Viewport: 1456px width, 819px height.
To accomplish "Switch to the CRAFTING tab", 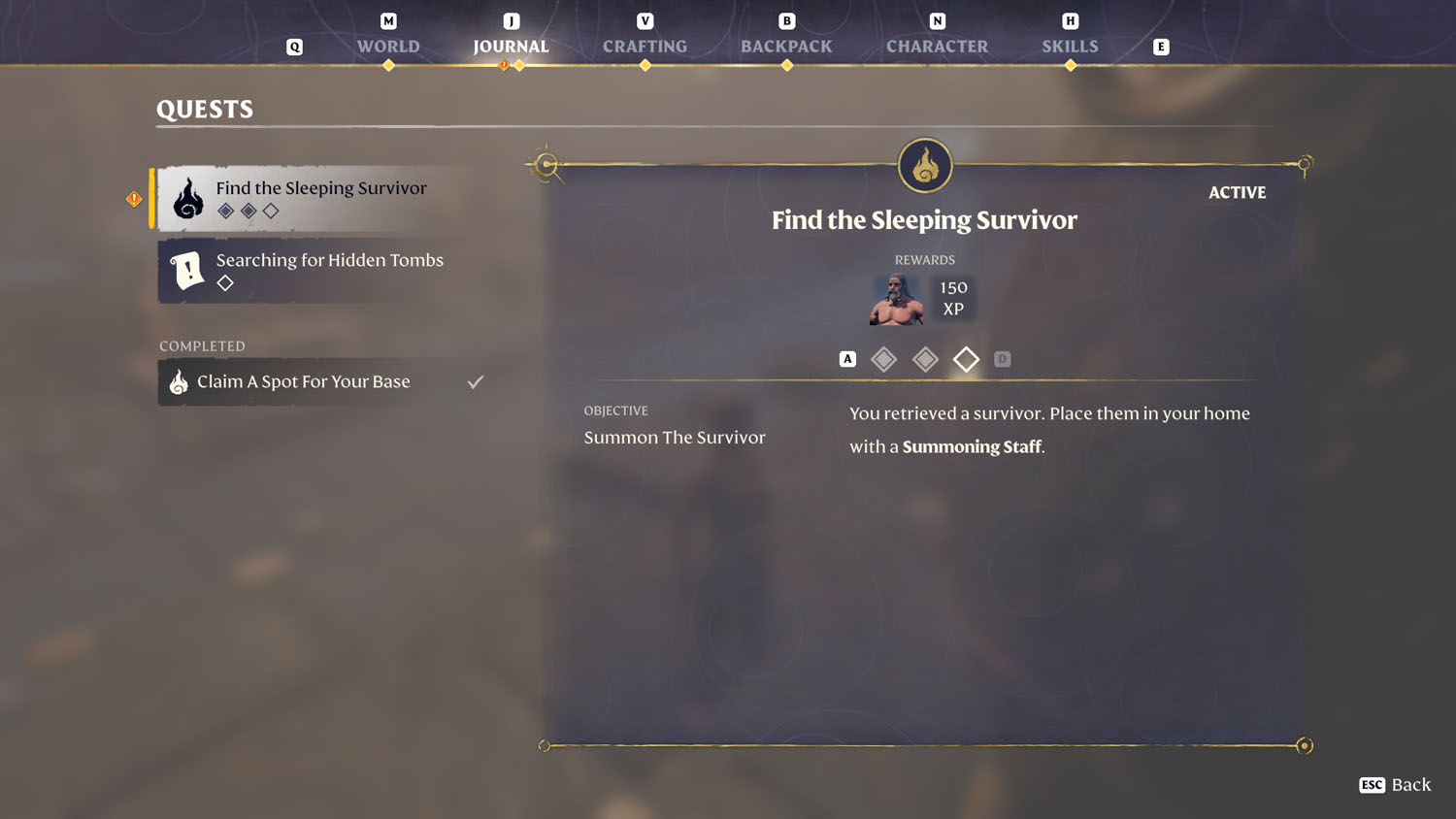I will [x=645, y=46].
